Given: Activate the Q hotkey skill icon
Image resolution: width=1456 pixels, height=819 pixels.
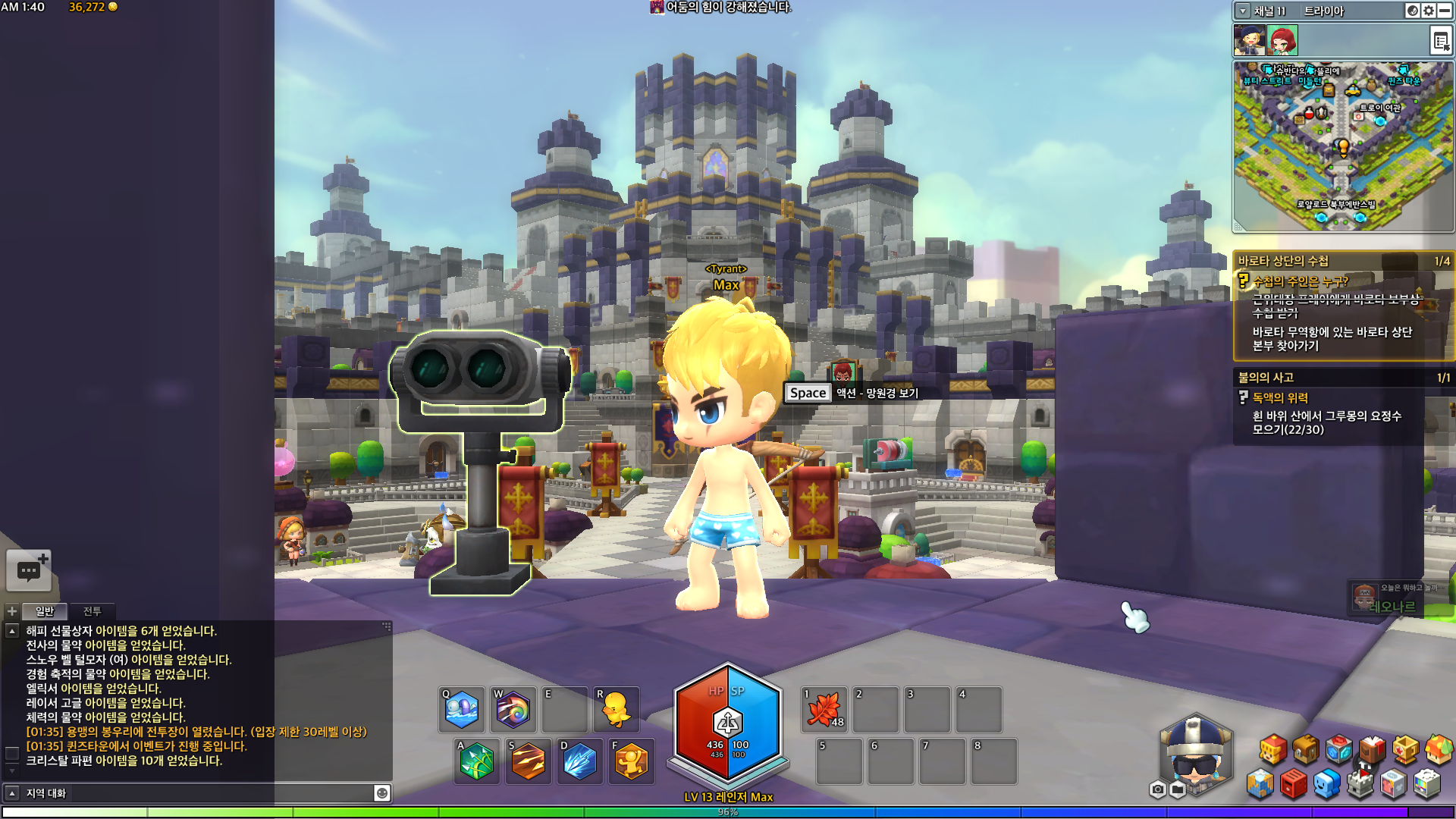Looking at the screenshot, I should click(x=462, y=711).
